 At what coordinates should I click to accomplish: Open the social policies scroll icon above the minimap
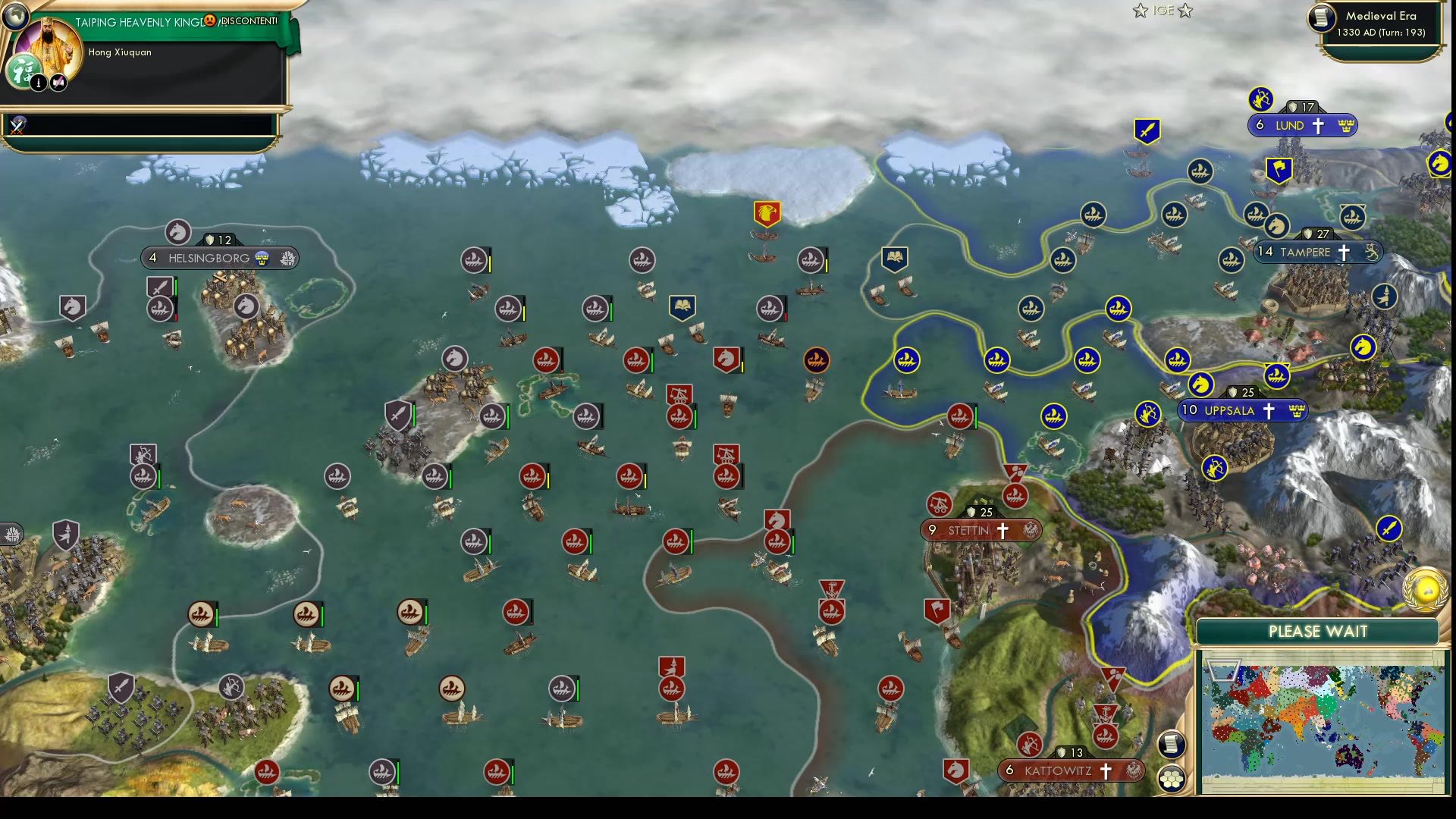[1171, 745]
